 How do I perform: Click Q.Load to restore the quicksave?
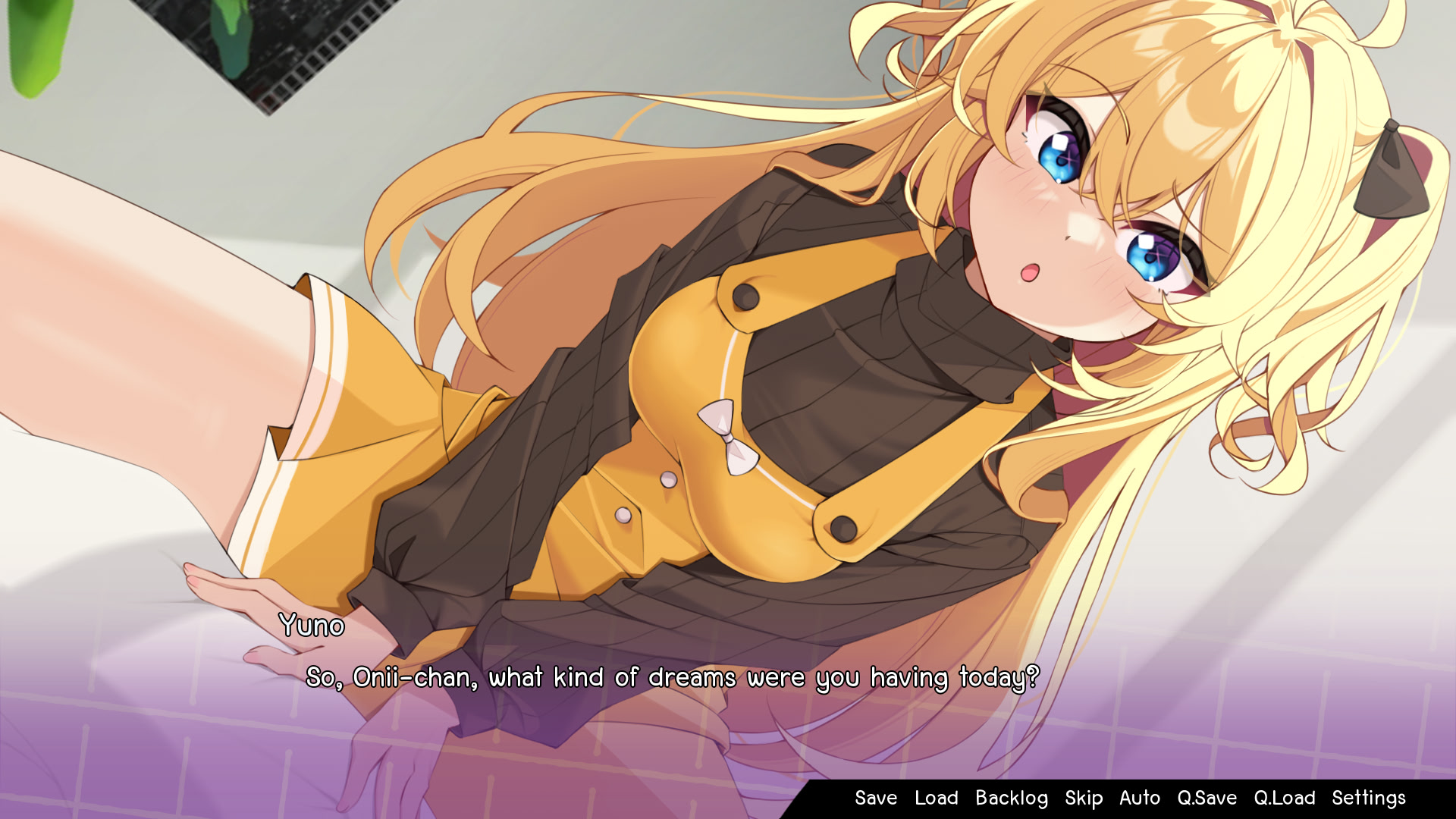click(x=1285, y=798)
